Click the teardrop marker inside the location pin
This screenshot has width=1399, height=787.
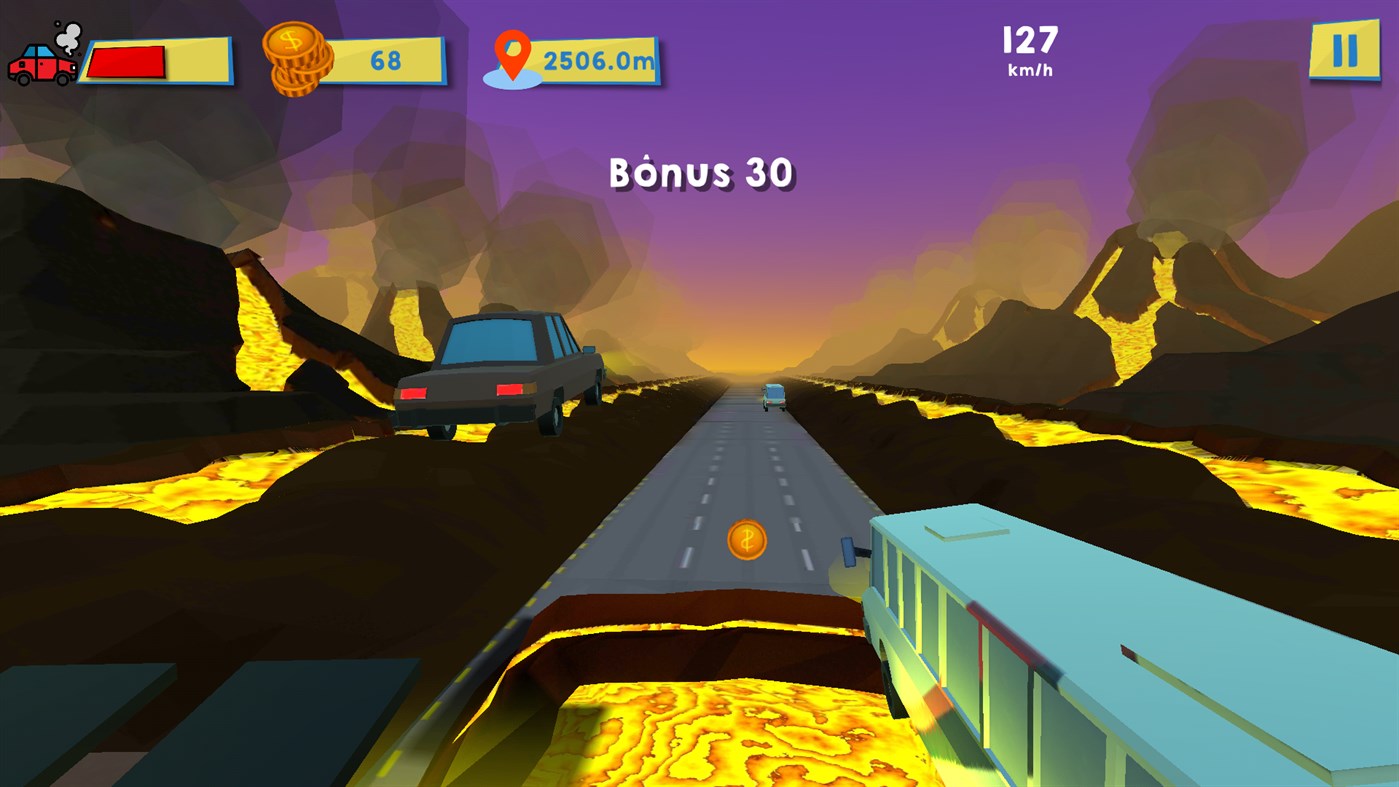tap(512, 50)
